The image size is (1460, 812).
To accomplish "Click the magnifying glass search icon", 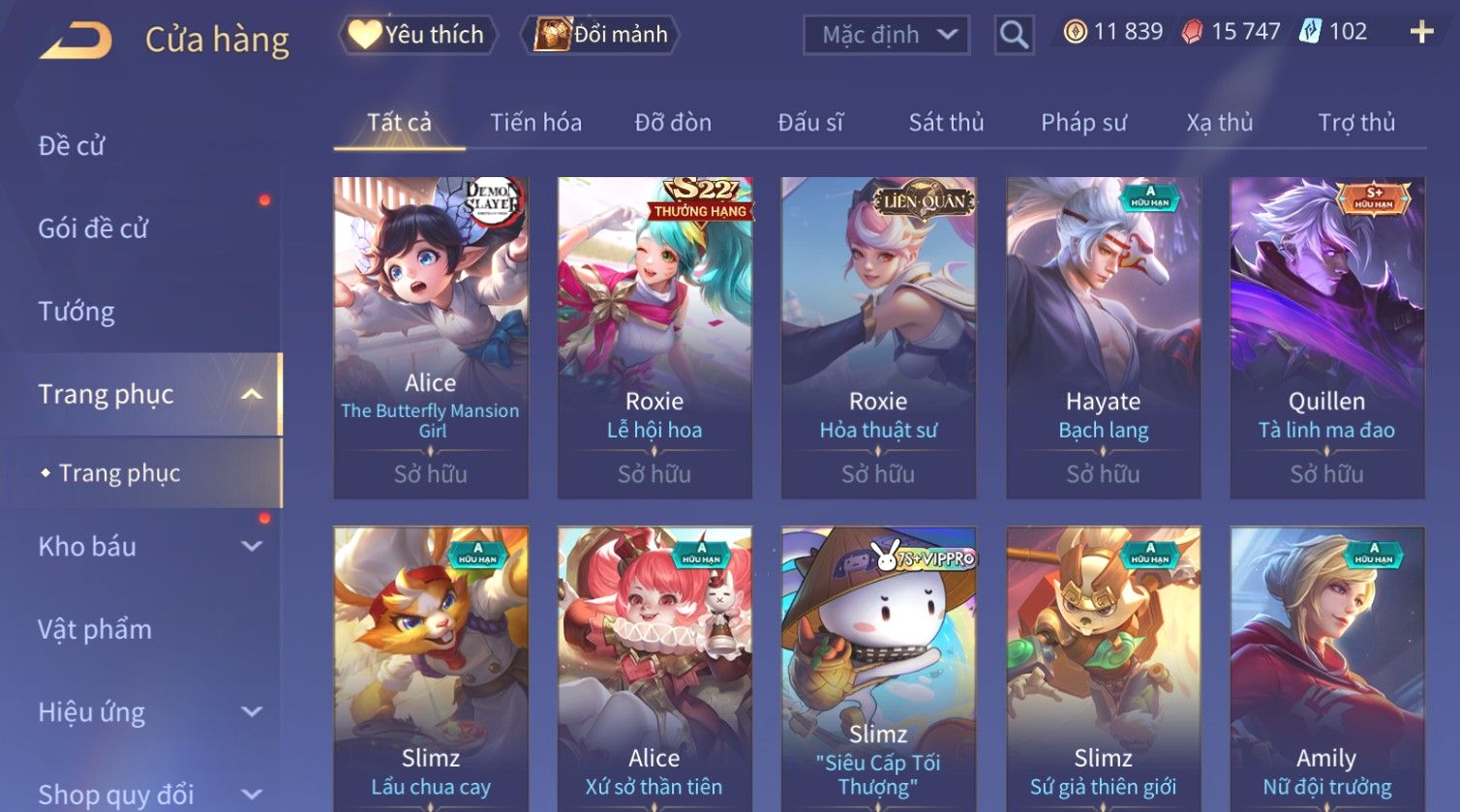I will pos(1014,36).
